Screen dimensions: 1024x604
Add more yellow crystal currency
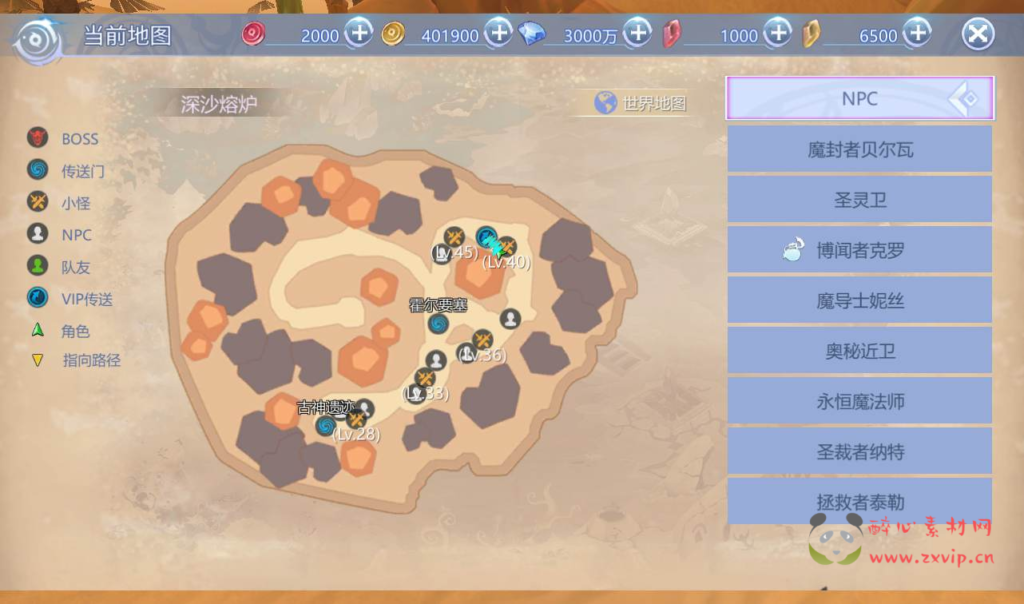916,35
